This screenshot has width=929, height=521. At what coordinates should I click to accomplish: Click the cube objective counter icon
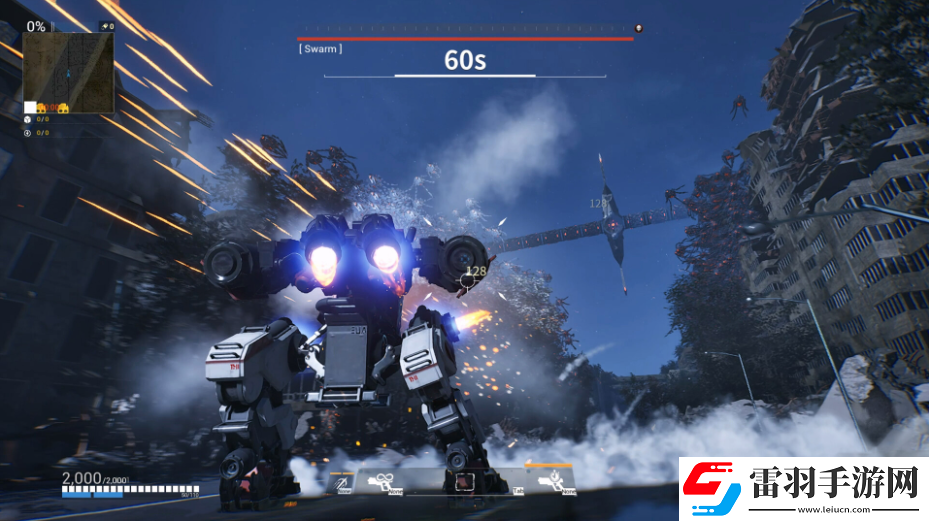pyautogui.click(x=28, y=119)
